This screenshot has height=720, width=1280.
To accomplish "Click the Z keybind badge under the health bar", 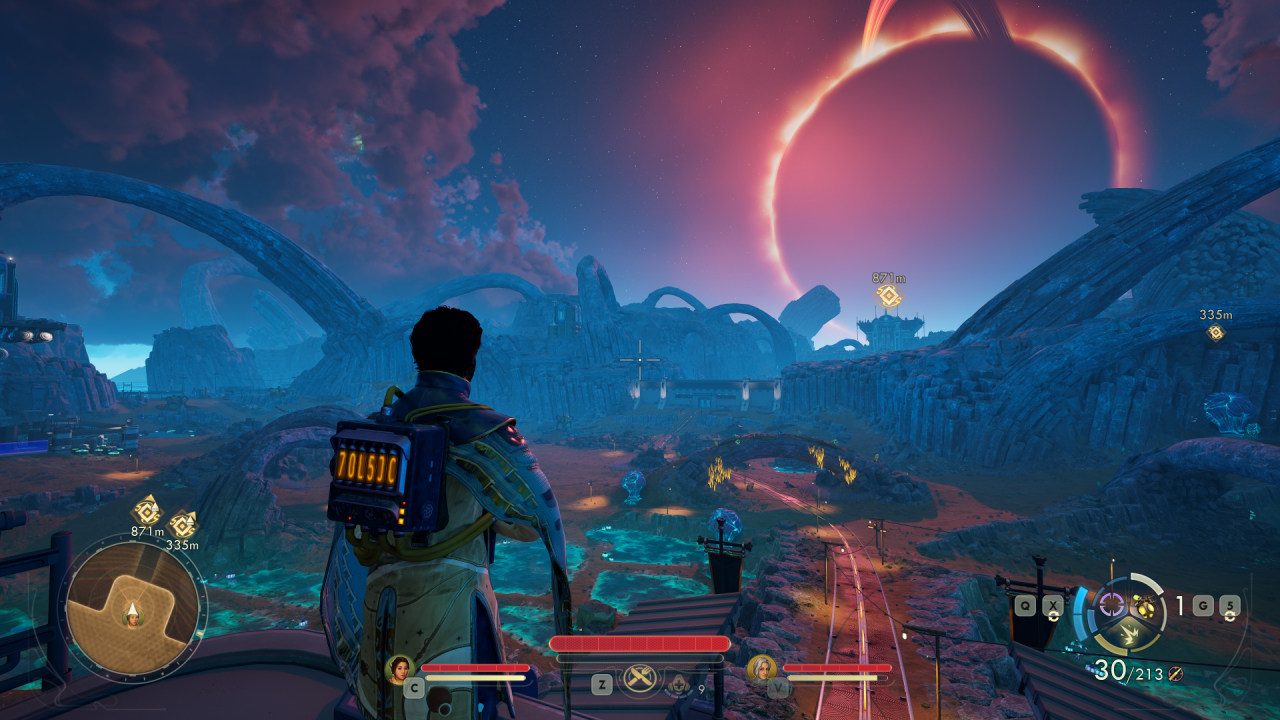I will click(x=602, y=683).
